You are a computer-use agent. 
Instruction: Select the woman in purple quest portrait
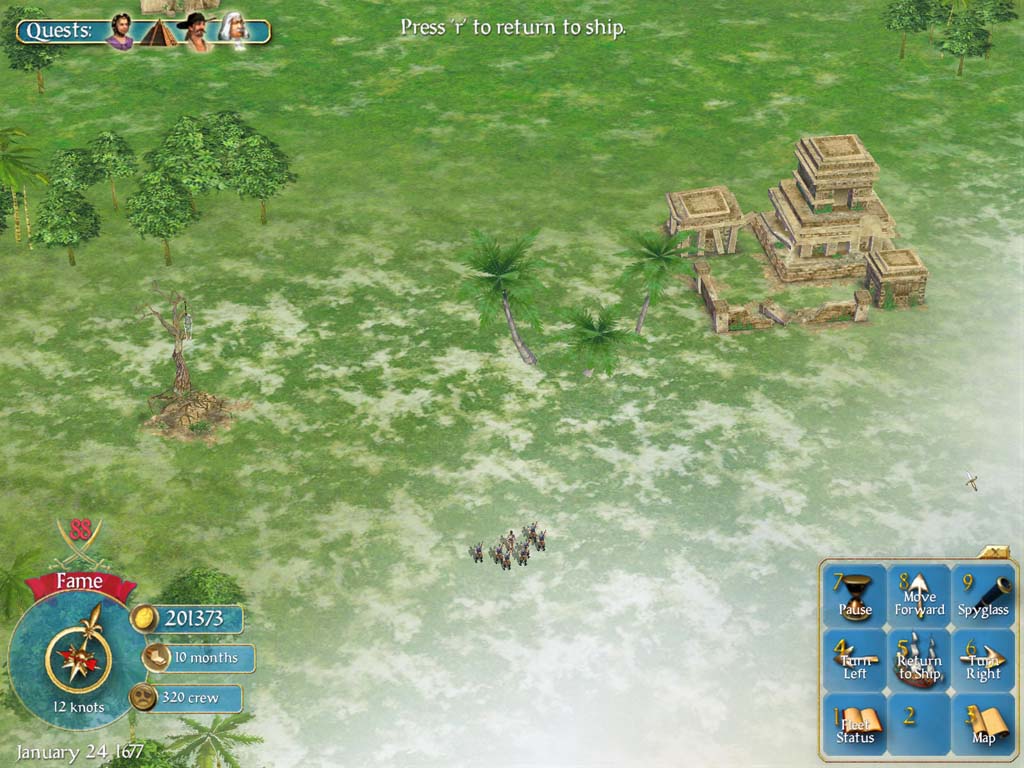point(120,31)
